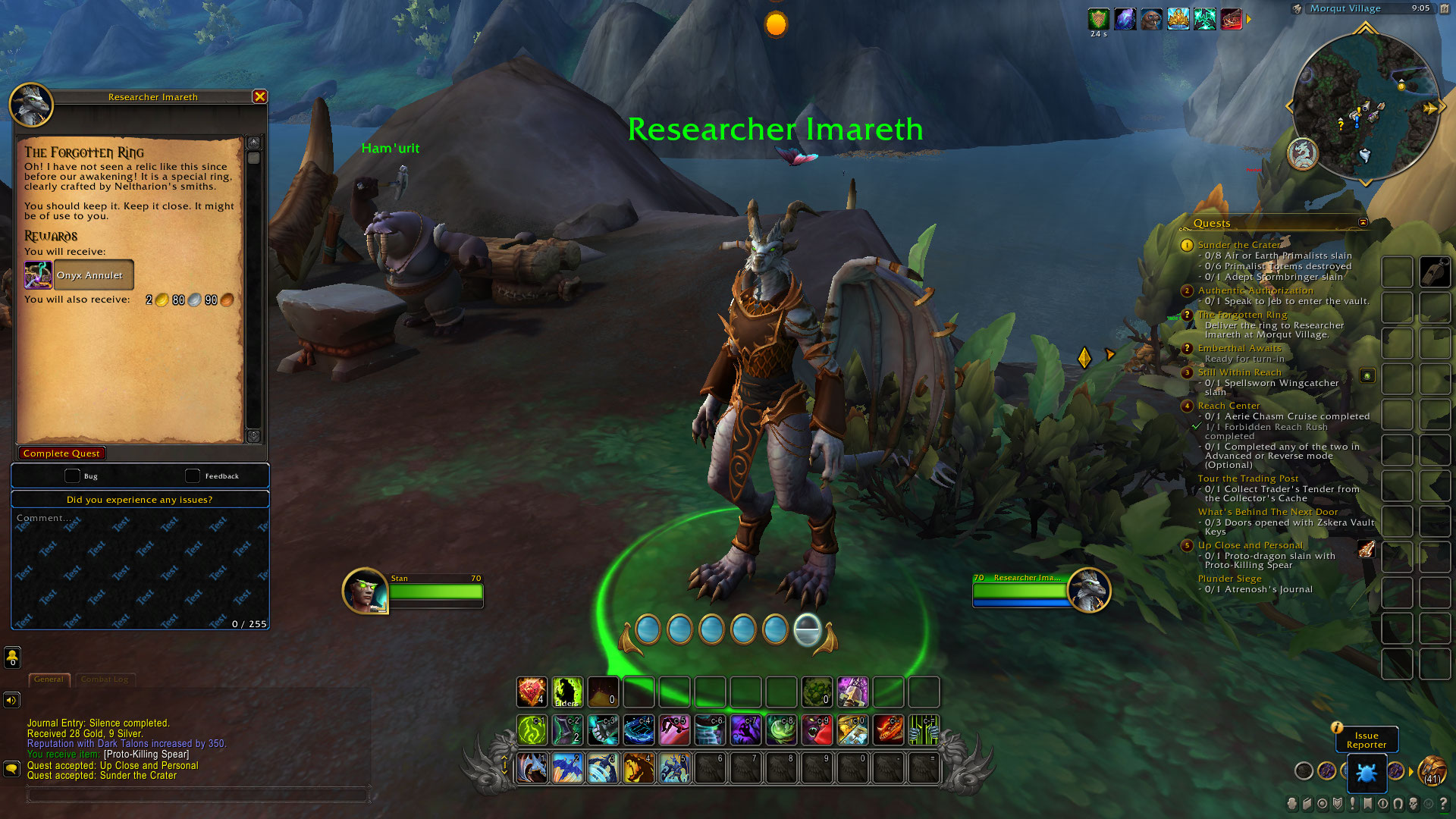Open the backpack bag icon
Image resolution: width=1456 pixels, height=819 pixels.
[x=1432, y=772]
